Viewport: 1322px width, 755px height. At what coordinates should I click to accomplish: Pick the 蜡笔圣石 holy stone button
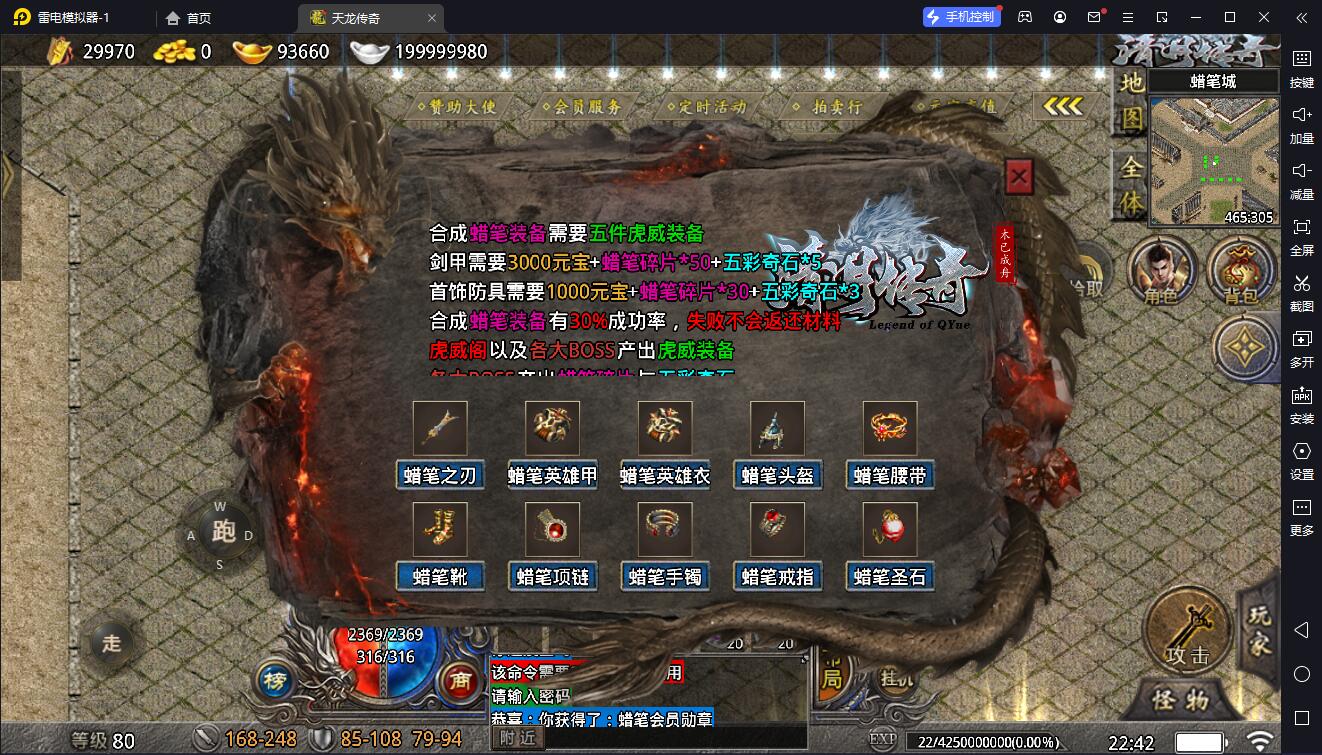click(890, 576)
